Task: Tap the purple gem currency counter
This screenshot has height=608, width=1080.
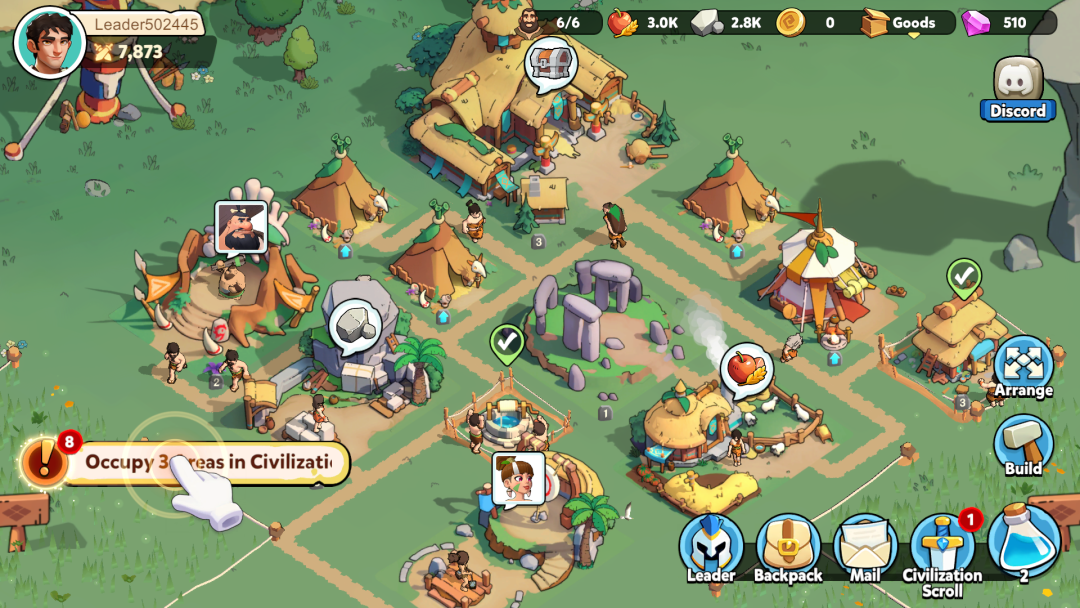Action: (1005, 22)
